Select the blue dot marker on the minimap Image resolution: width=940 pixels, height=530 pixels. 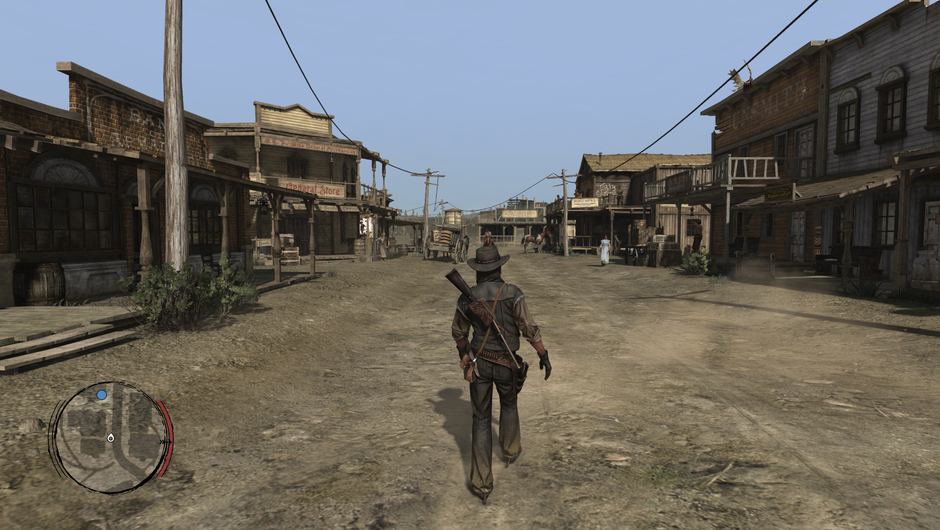[101, 395]
